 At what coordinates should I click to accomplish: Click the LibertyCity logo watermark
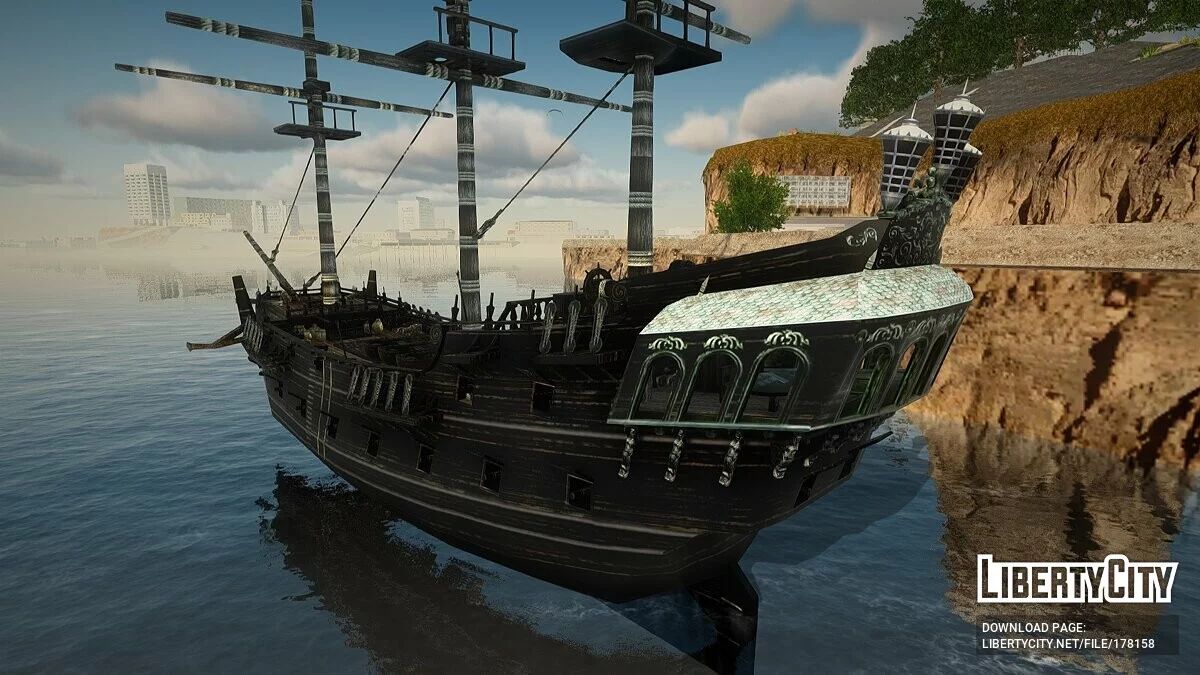pos(1077,580)
